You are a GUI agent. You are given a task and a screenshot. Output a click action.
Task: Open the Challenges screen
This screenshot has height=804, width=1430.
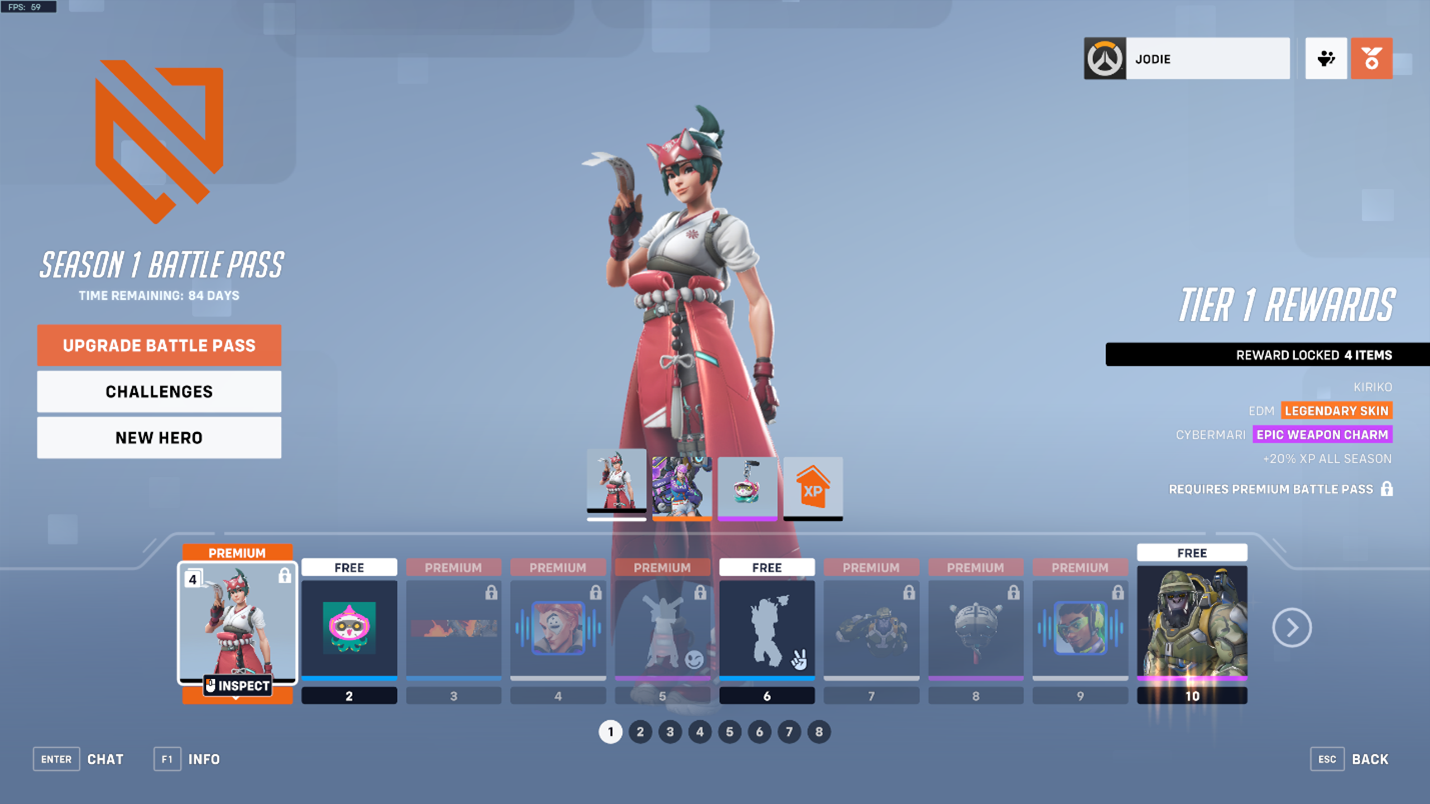(x=158, y=391)
